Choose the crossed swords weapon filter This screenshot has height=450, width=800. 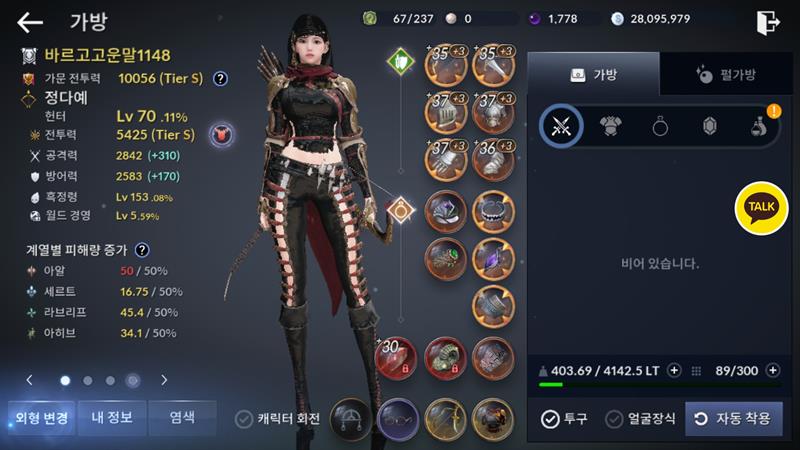(561, 126)
